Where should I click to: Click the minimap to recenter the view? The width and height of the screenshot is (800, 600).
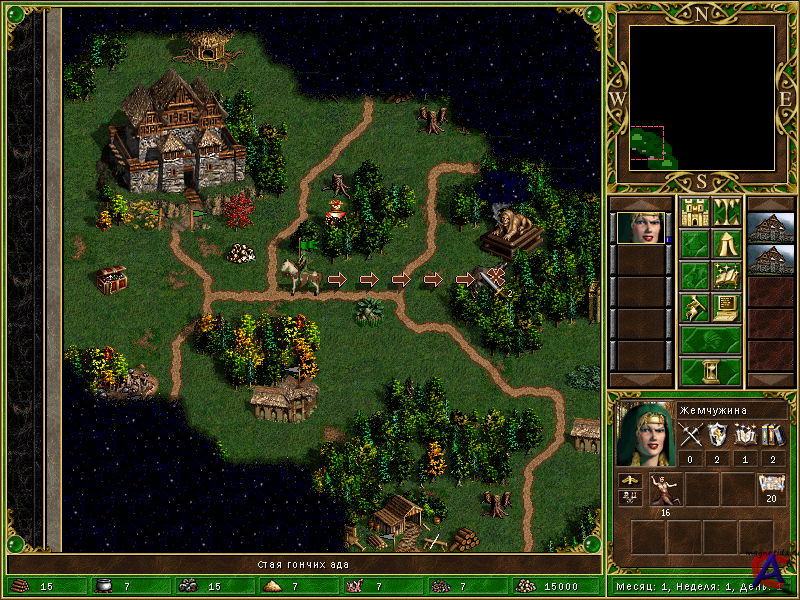coord(702,97)
